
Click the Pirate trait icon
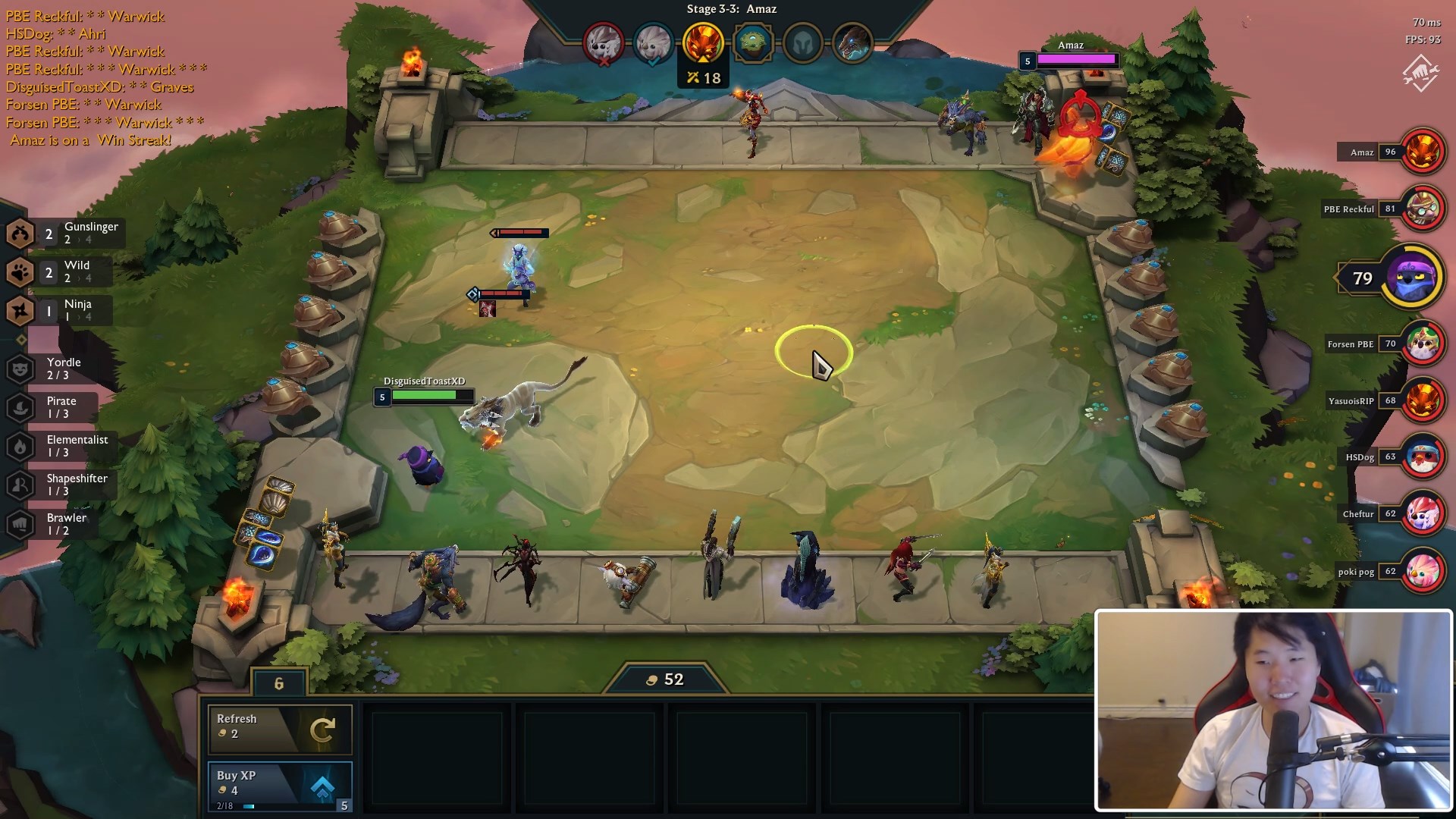point(17,408)
